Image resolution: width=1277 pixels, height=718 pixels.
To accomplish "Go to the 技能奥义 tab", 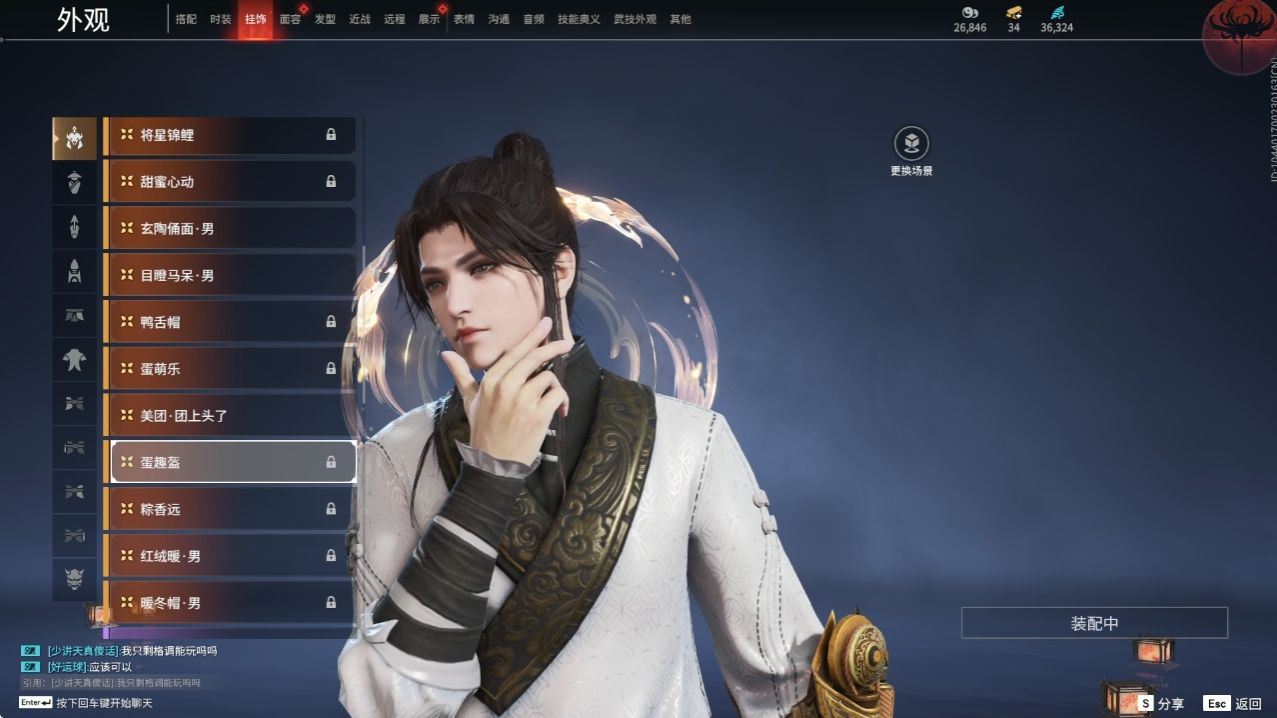I will point(579,19).
